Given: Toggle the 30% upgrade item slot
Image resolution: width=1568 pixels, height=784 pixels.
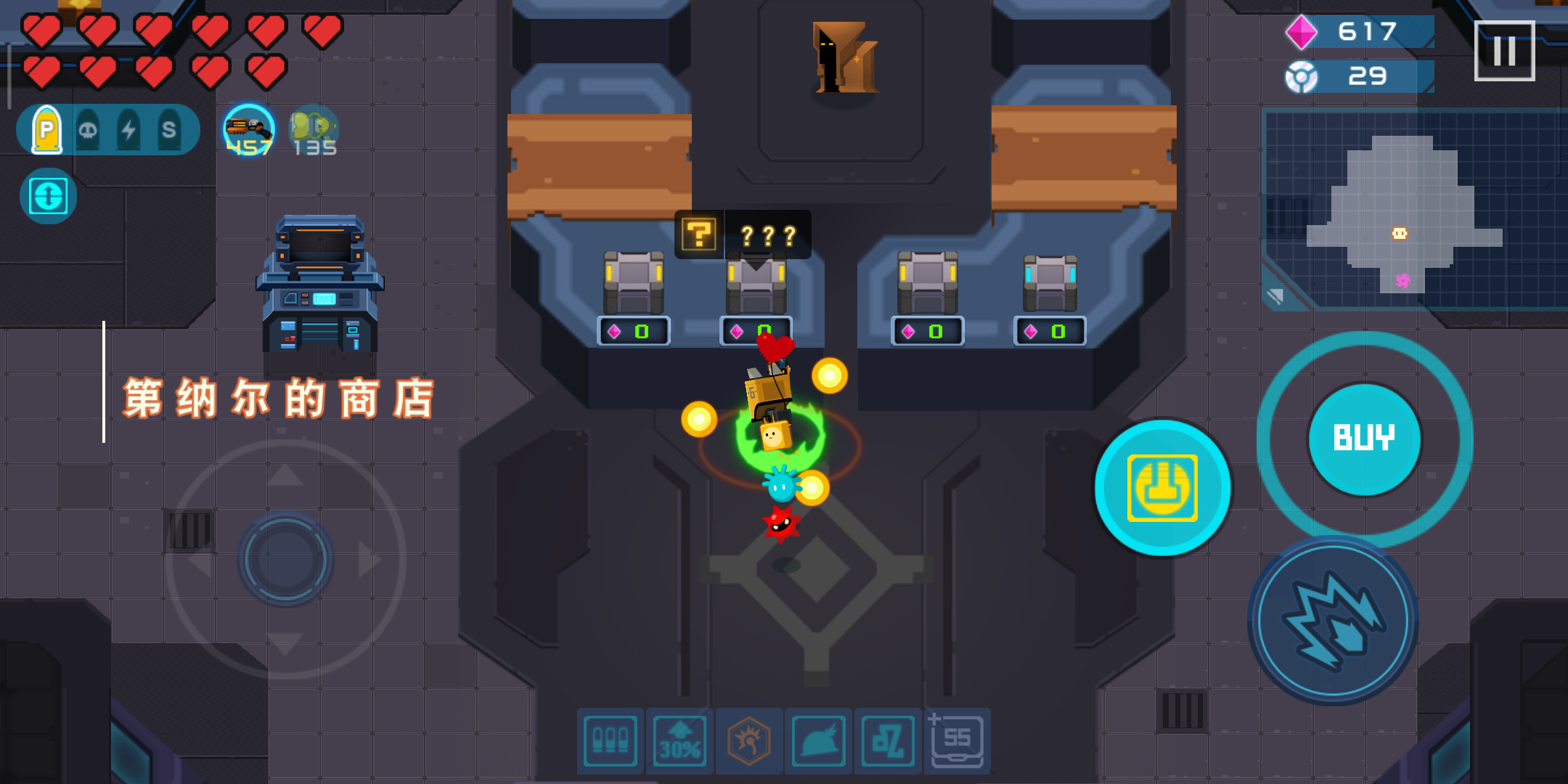Looking at the screenshot, I should coord(679,741).
